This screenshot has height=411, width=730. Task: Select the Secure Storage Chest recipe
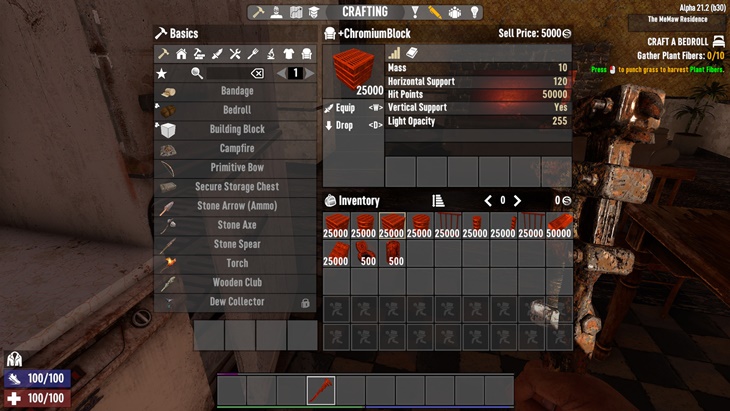tap(236, 187)
